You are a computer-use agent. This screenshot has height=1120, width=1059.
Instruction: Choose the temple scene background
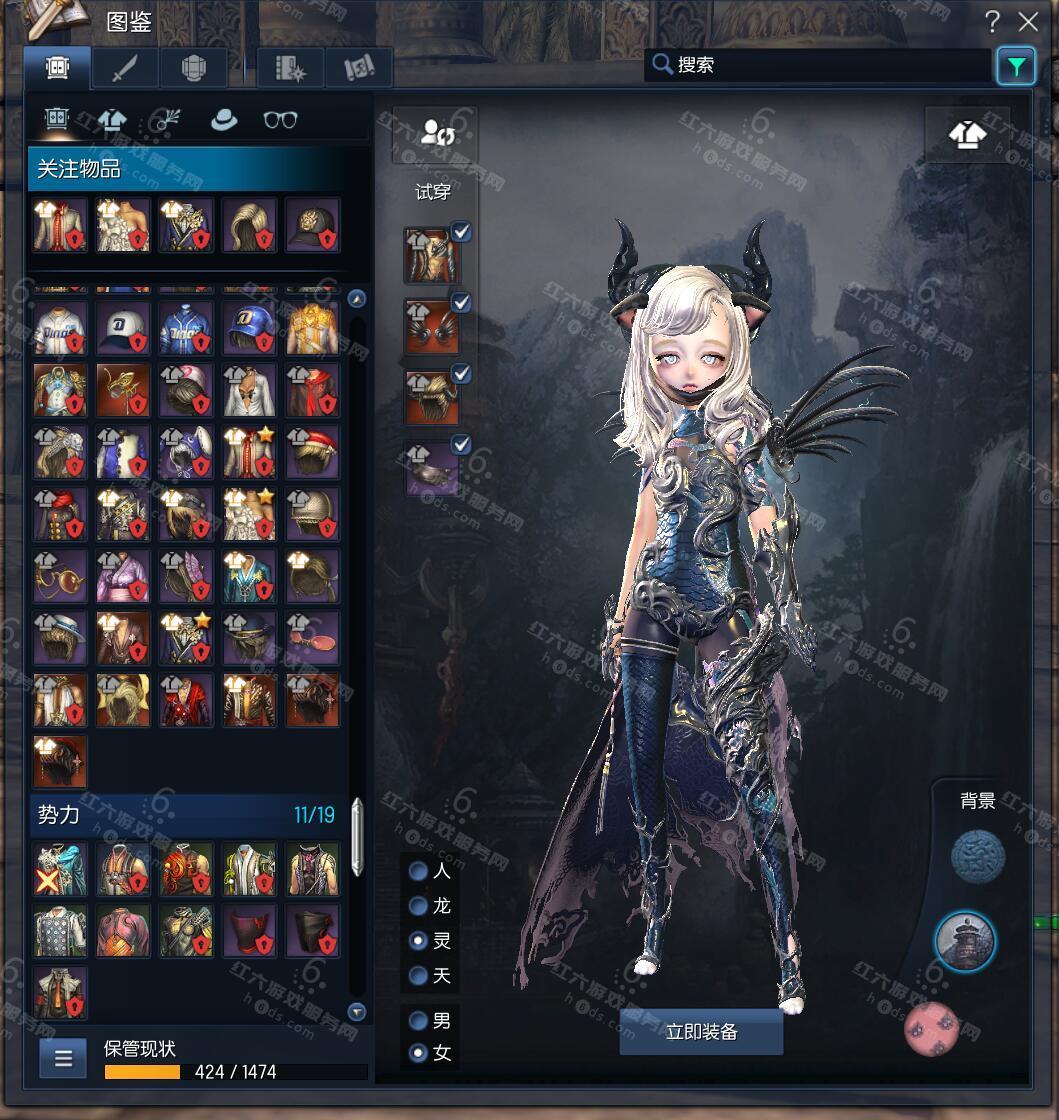(965, 941)
